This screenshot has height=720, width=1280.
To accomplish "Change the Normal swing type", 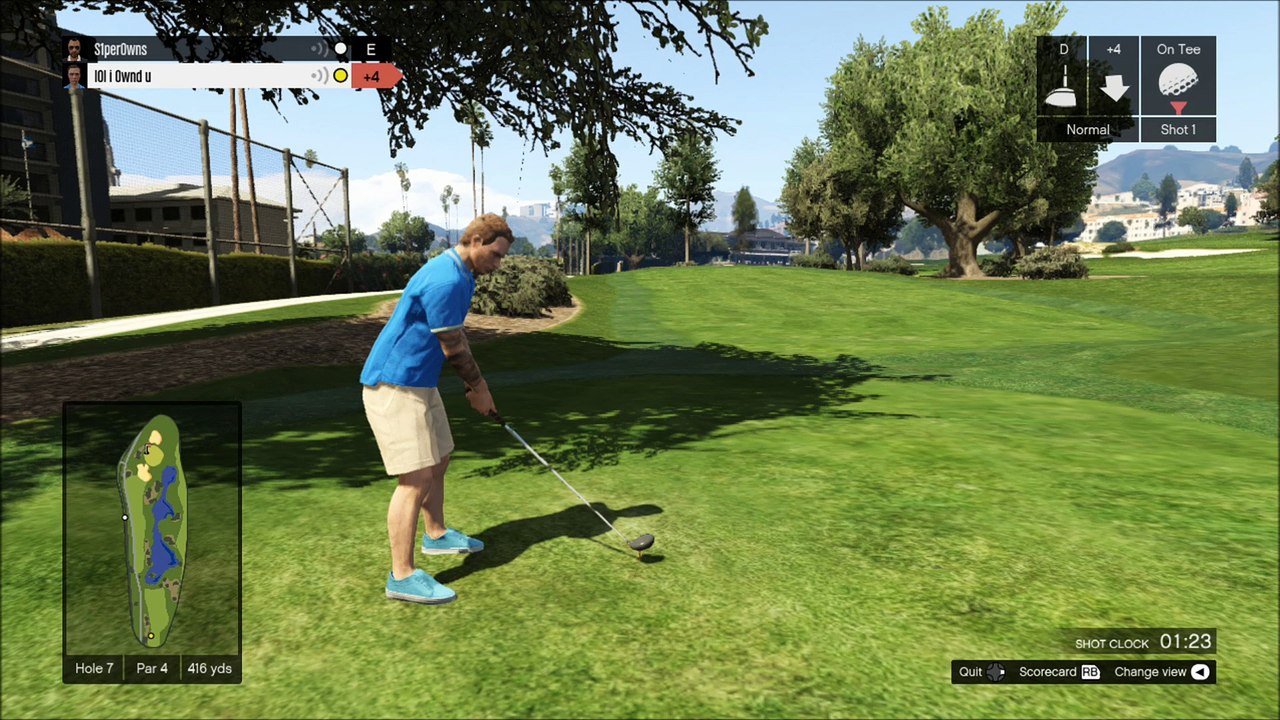I will (1087, 129).
